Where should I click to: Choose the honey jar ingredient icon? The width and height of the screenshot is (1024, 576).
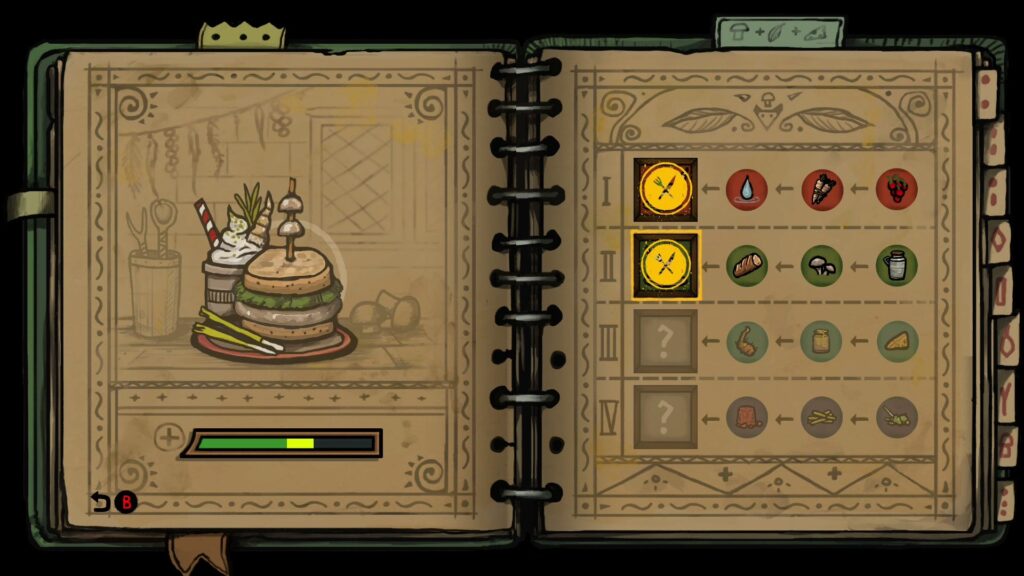(822, 341)
